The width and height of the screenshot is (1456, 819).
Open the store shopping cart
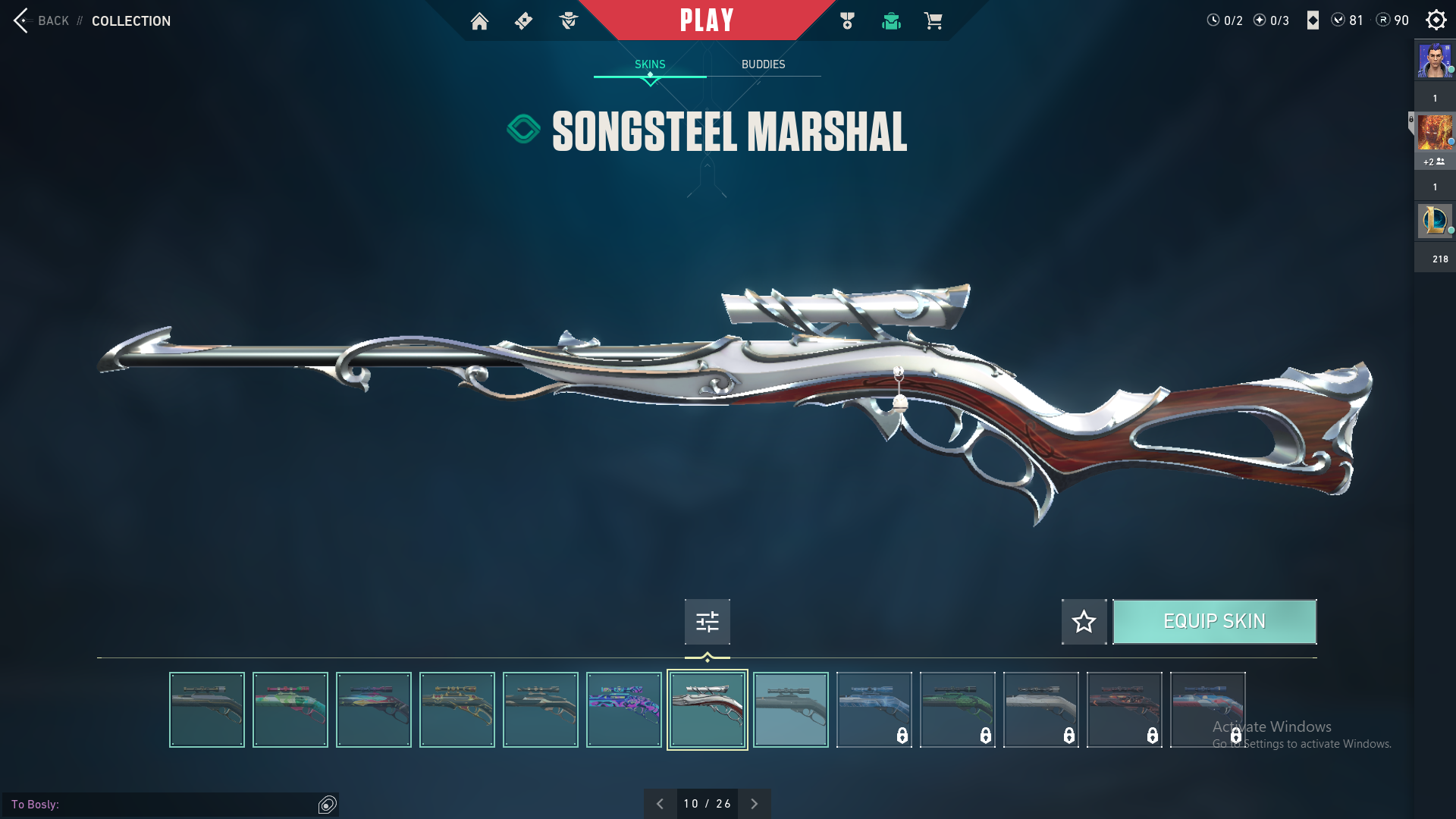(x=933, y=21)
